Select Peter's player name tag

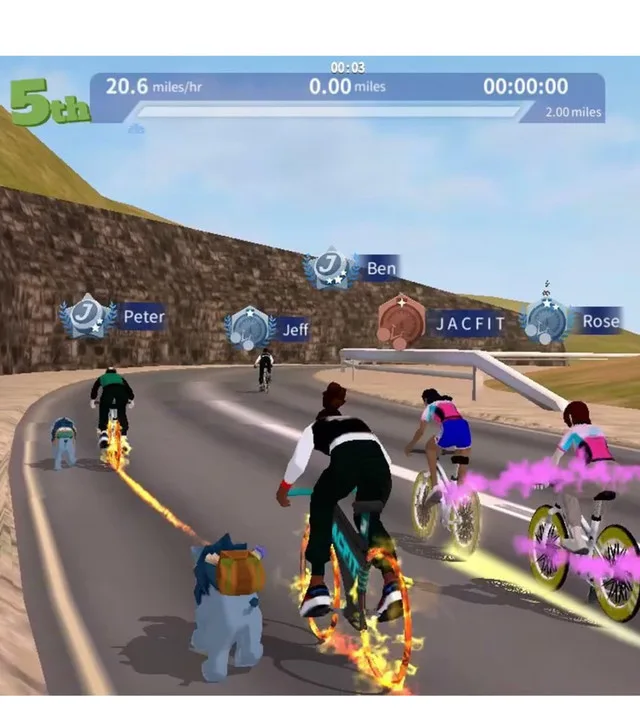[142, 317]
